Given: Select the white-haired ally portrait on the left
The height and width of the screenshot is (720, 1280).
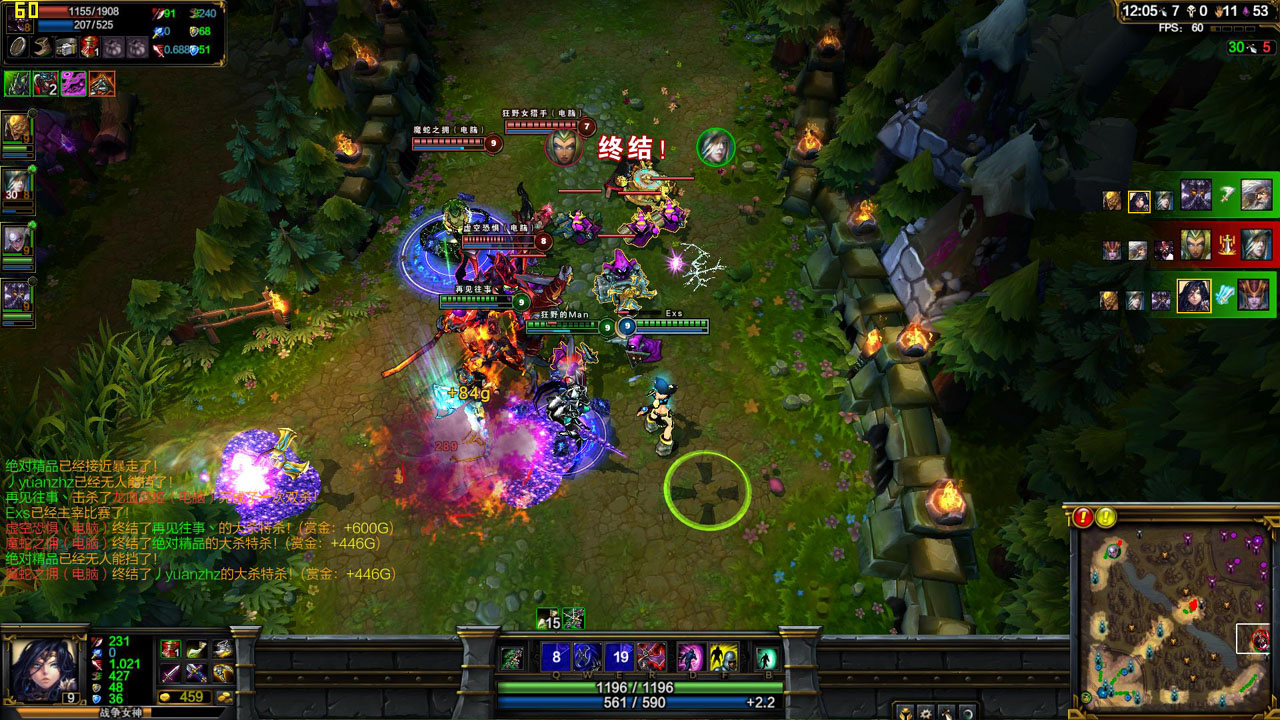Looking at the screenshot, I should (16, 240).
